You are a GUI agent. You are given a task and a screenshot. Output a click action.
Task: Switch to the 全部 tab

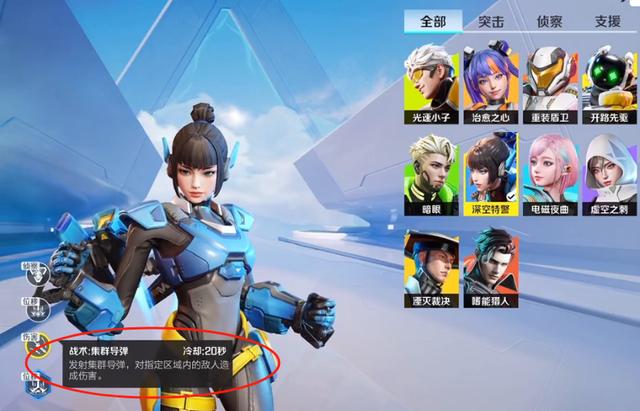click(433, 21)
